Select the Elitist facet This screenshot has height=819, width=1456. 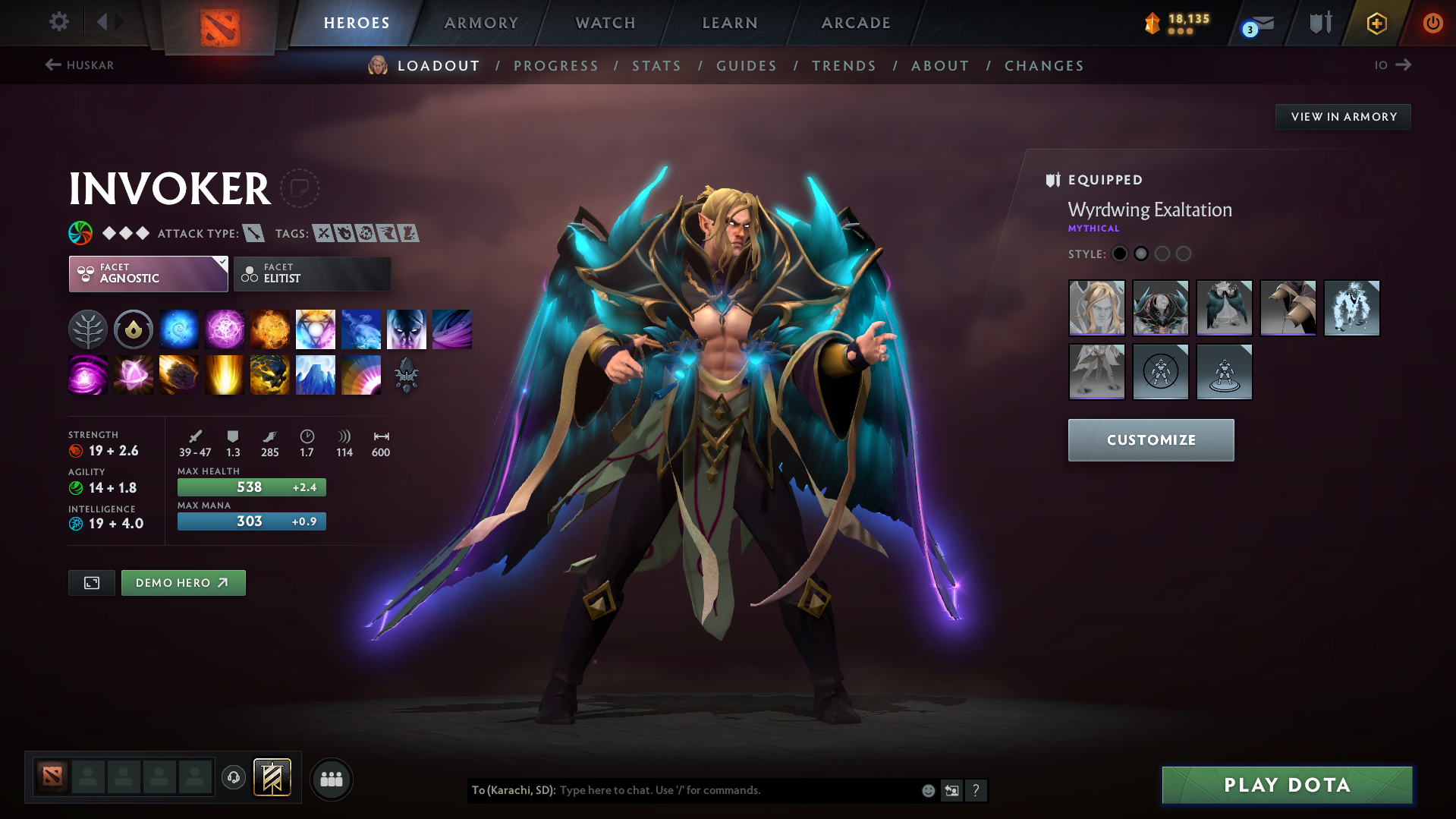[x=312, y=273]
